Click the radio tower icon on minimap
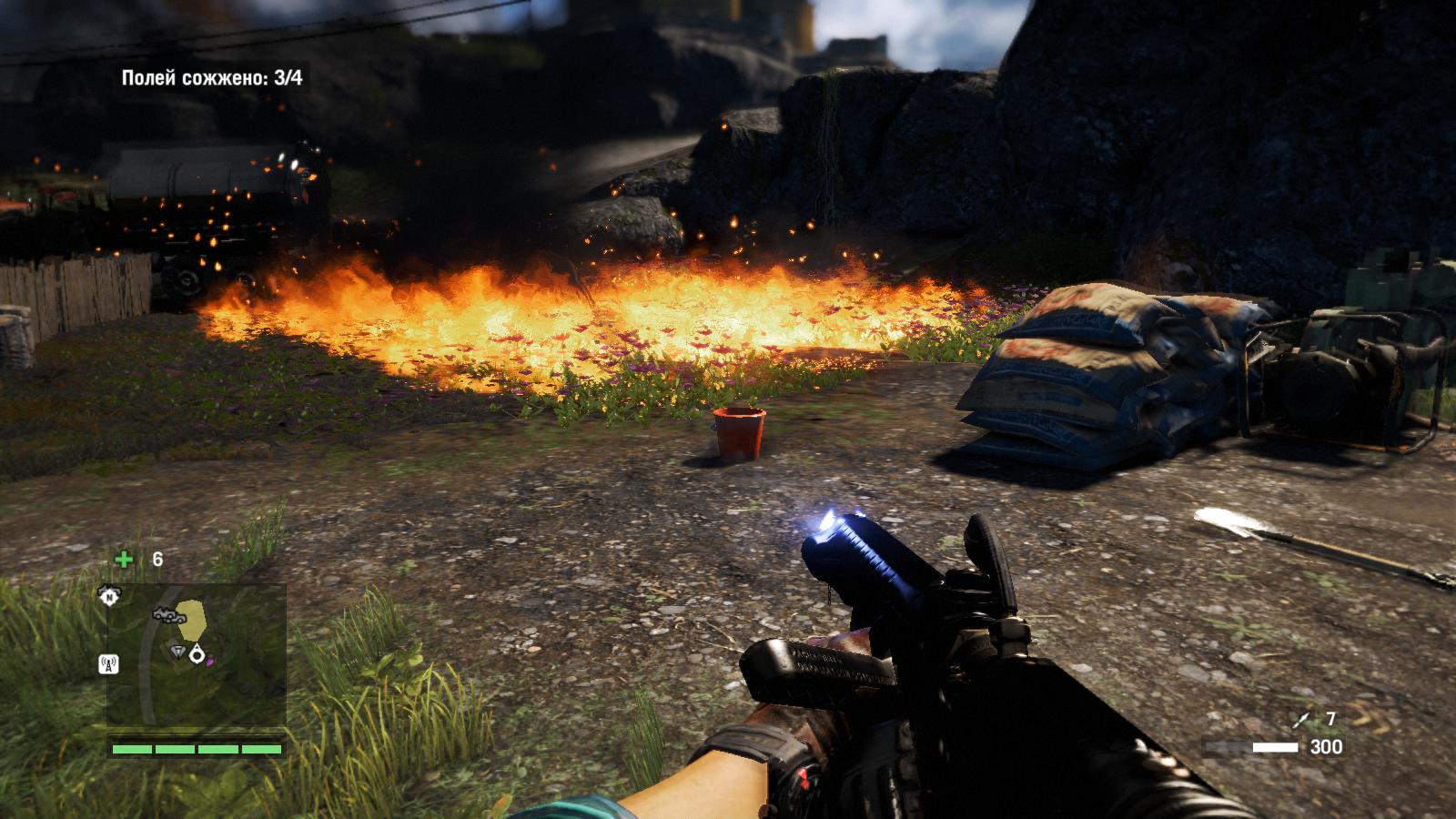Viewport: 1456px width, 819px height. tap(107, 663)
